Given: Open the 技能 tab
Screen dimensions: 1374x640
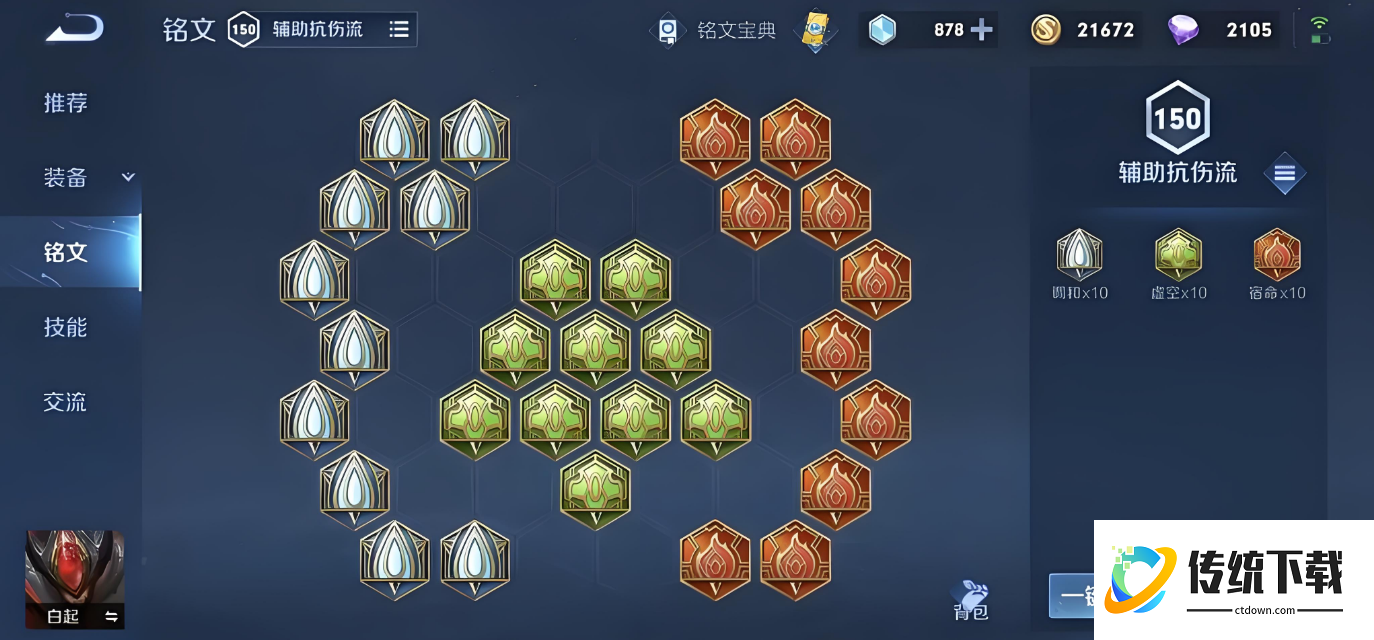Looking at the screenshot, I should click(x=66, y=327).
